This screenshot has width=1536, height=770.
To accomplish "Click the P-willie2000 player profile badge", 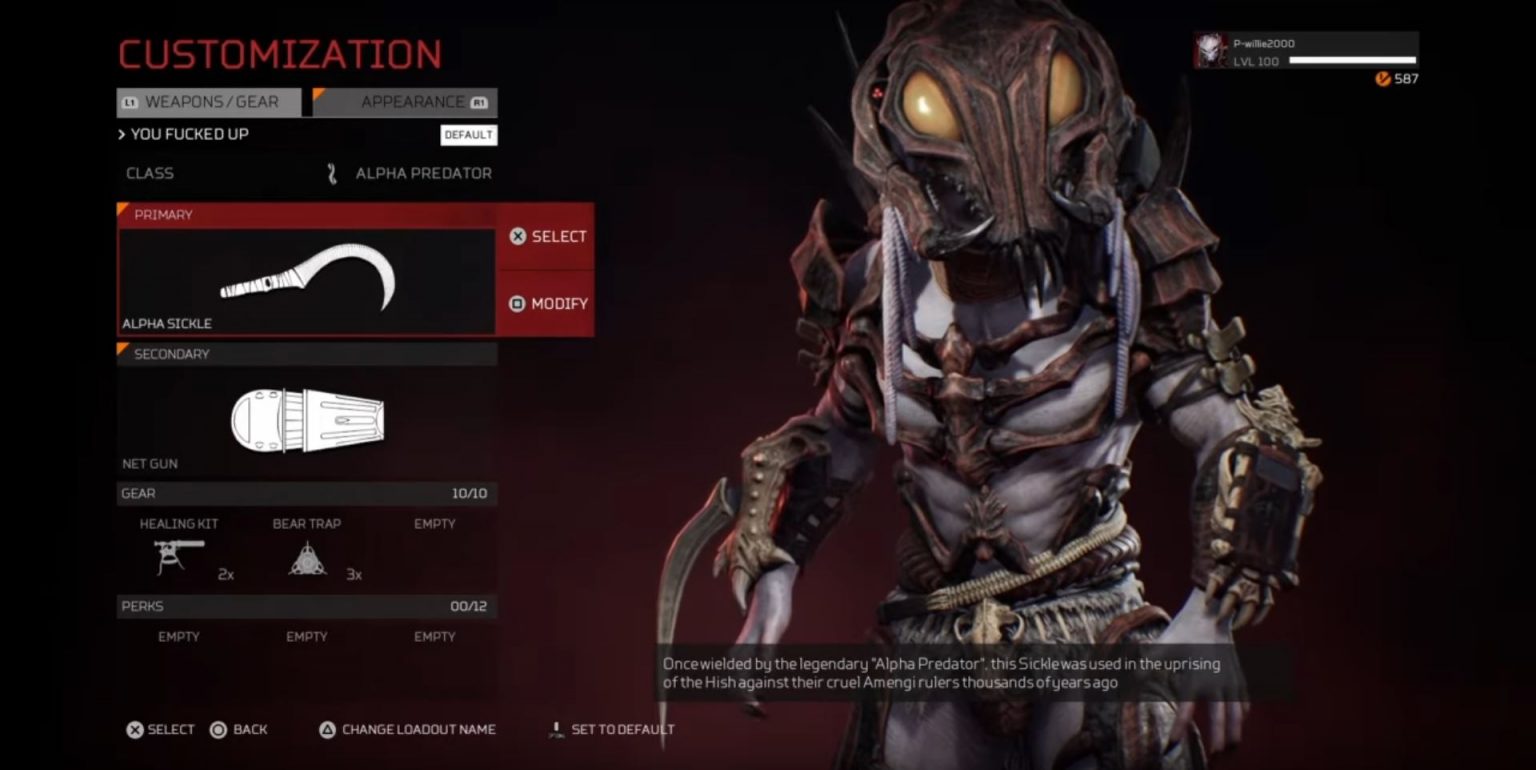I will 1305,51.
